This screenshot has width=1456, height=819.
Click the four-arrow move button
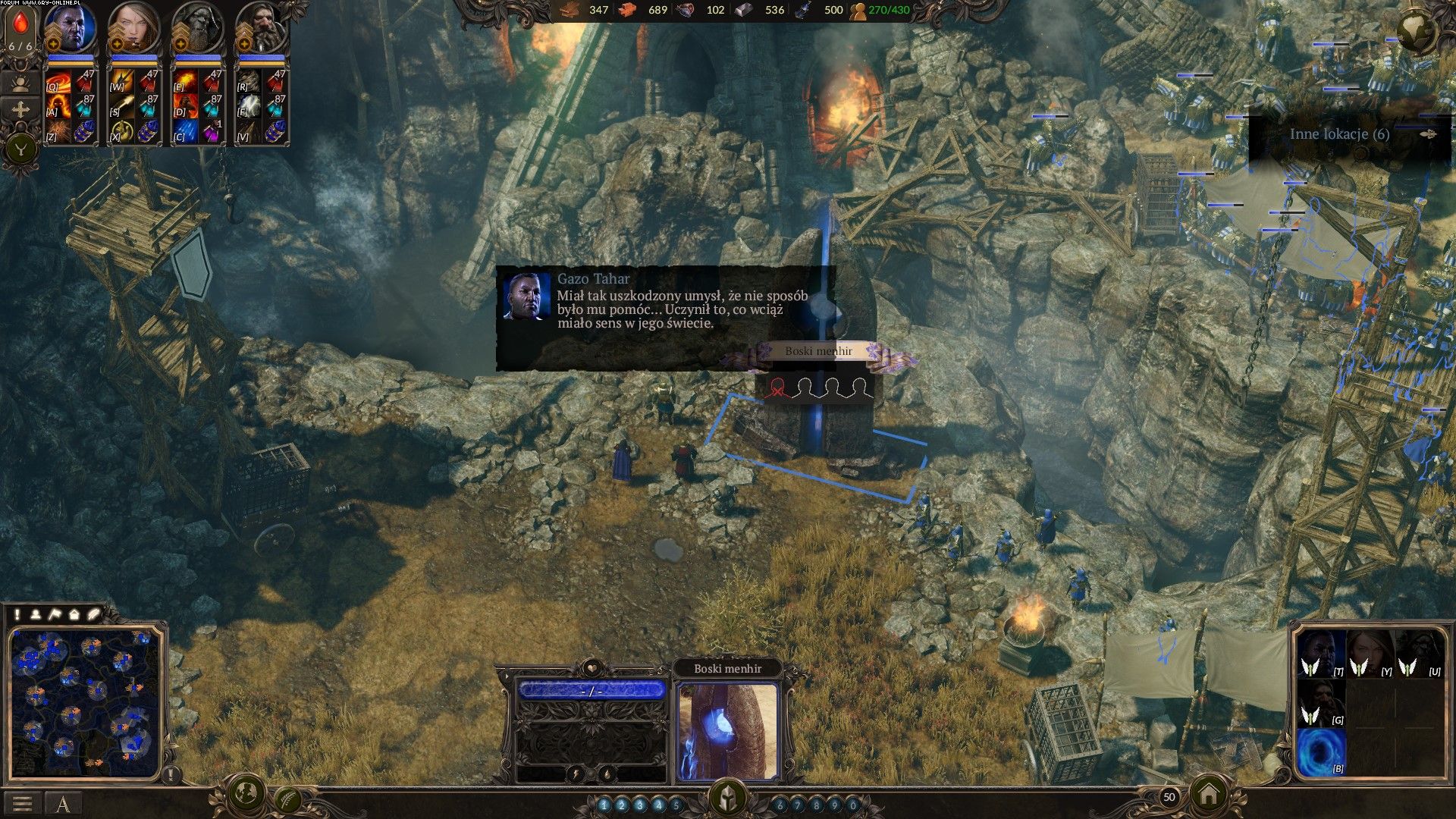coord(20,110)
